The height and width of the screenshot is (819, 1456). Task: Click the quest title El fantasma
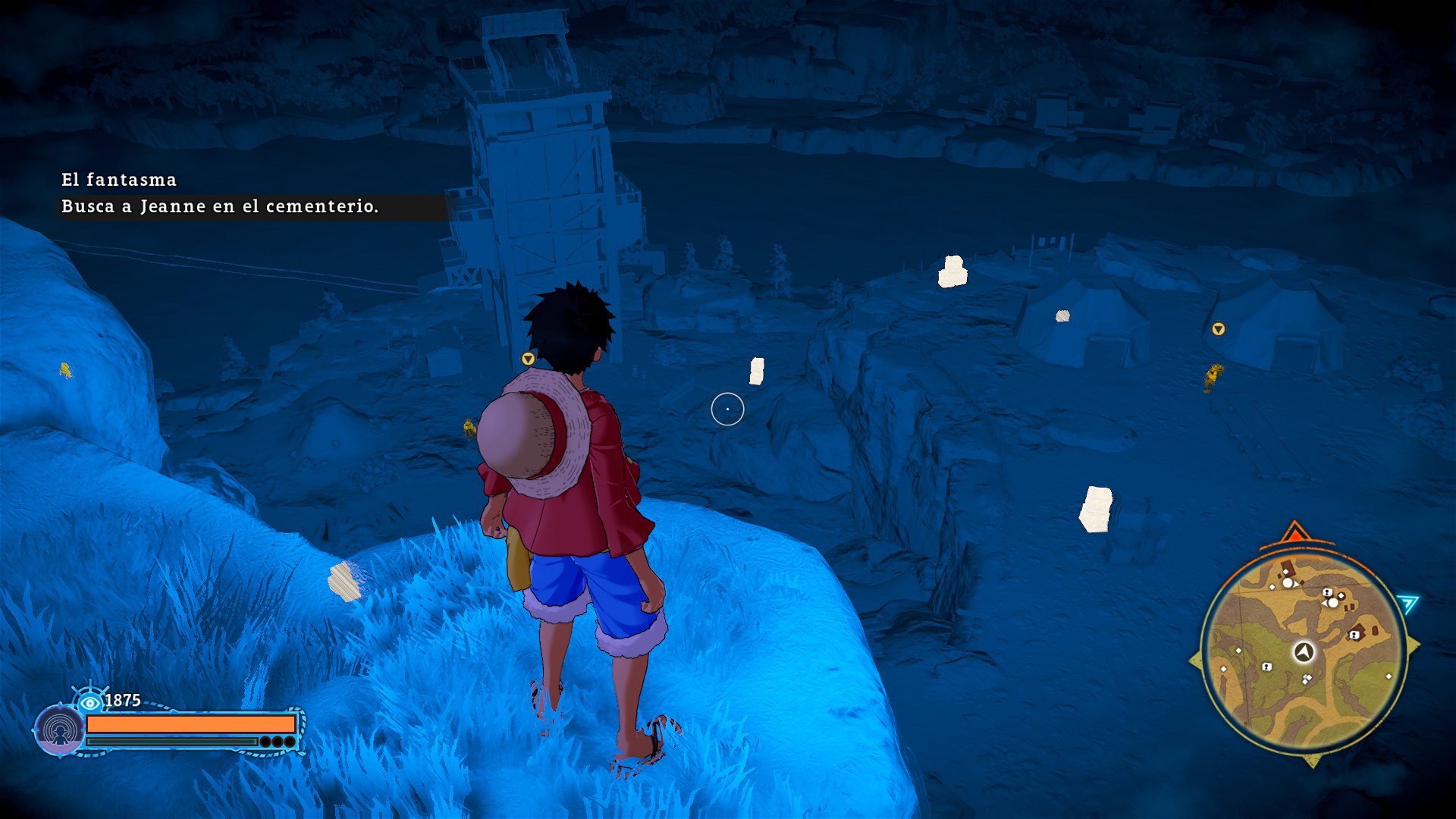click(x=118, y=180)
